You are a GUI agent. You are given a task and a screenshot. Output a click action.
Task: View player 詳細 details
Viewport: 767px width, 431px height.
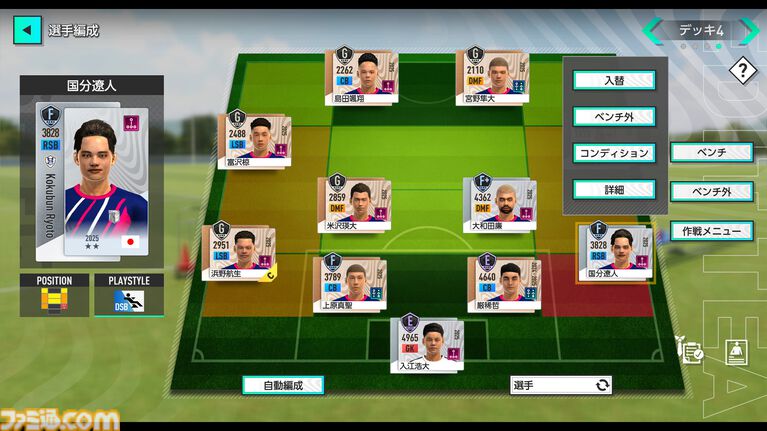coord(613,189)
